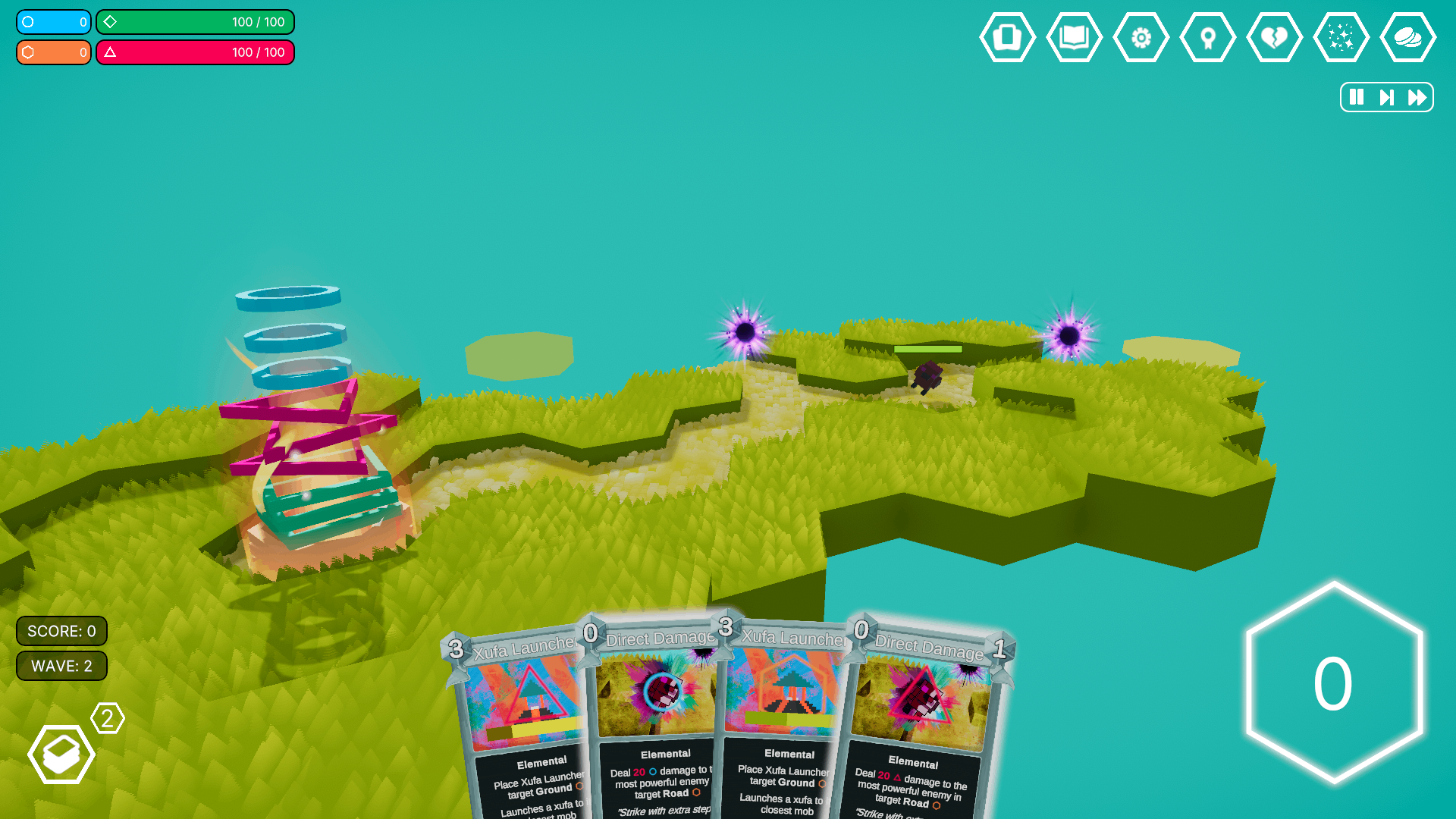The height and width of the screenshot is (819, 1456).
Task: Step forward with the skip-to-next control
Action: point(1386,97)
